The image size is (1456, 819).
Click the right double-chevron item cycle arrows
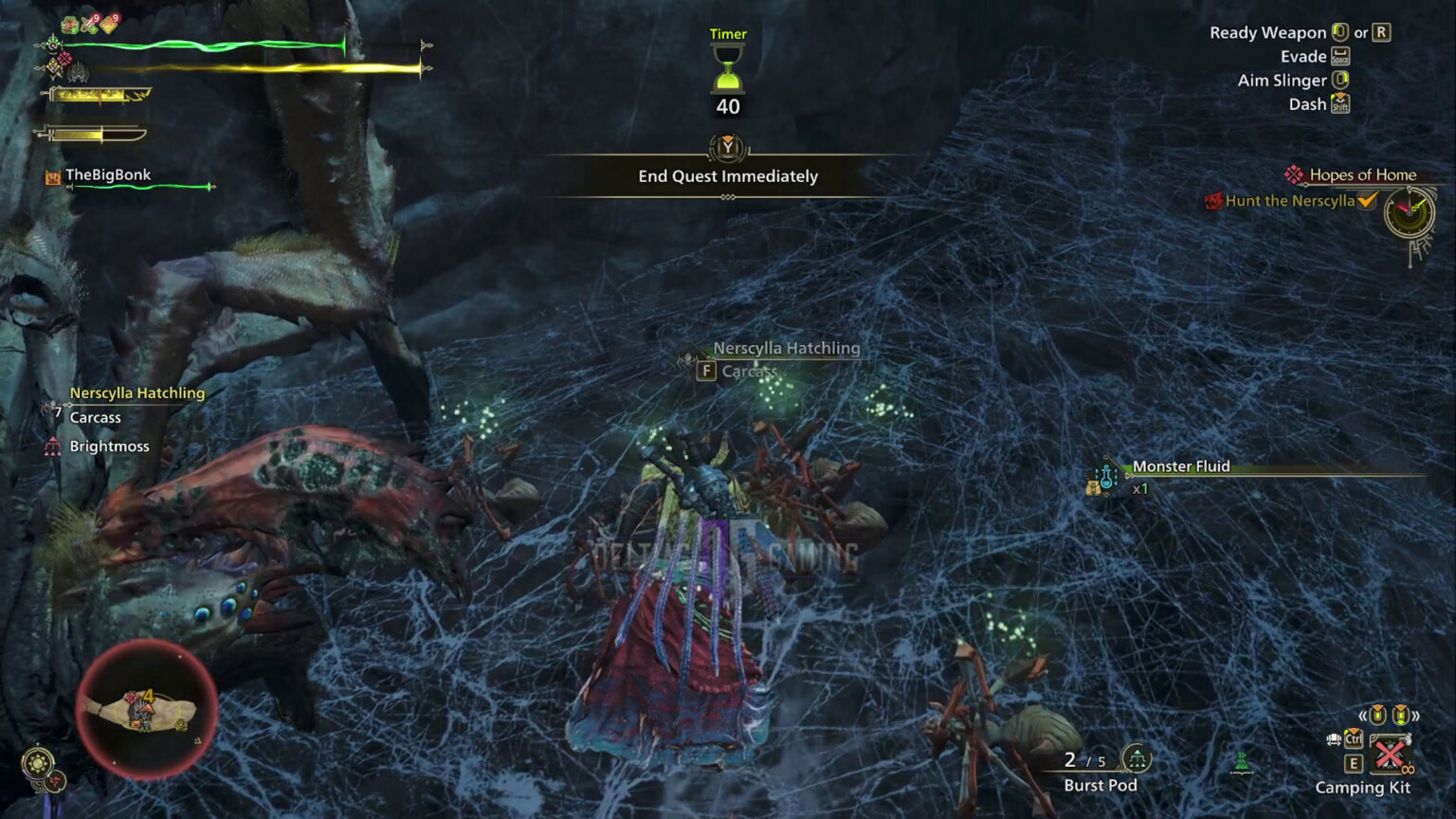(1416, 715)
